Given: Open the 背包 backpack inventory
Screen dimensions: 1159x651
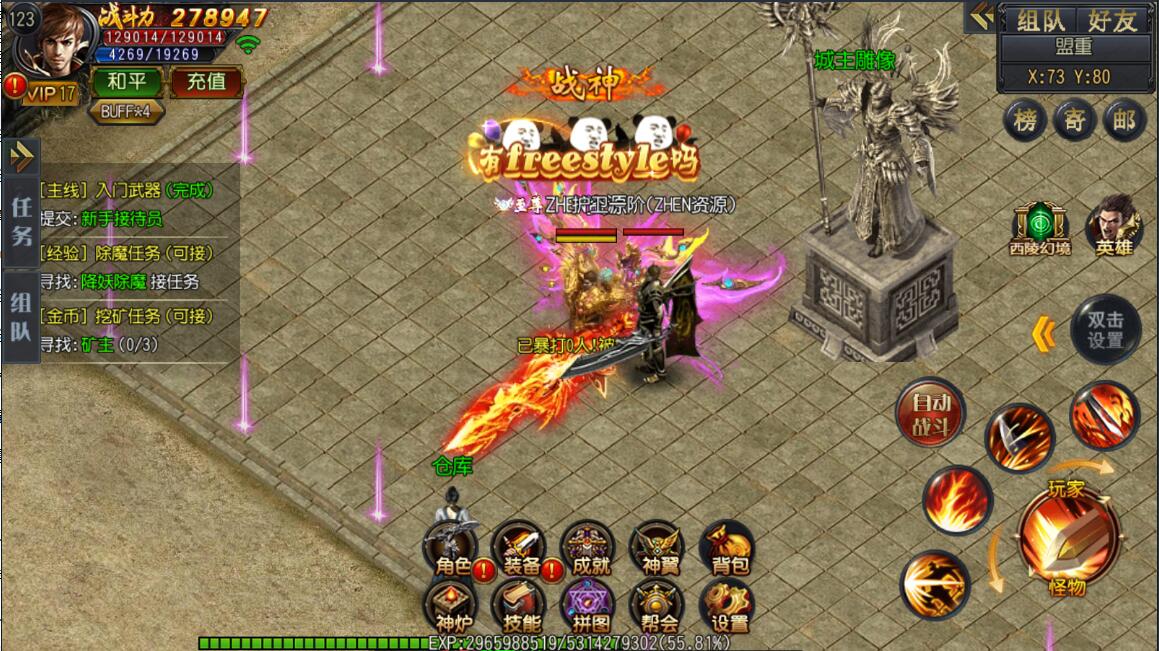Looking at the screenshot, I should [x=729, y=548].
